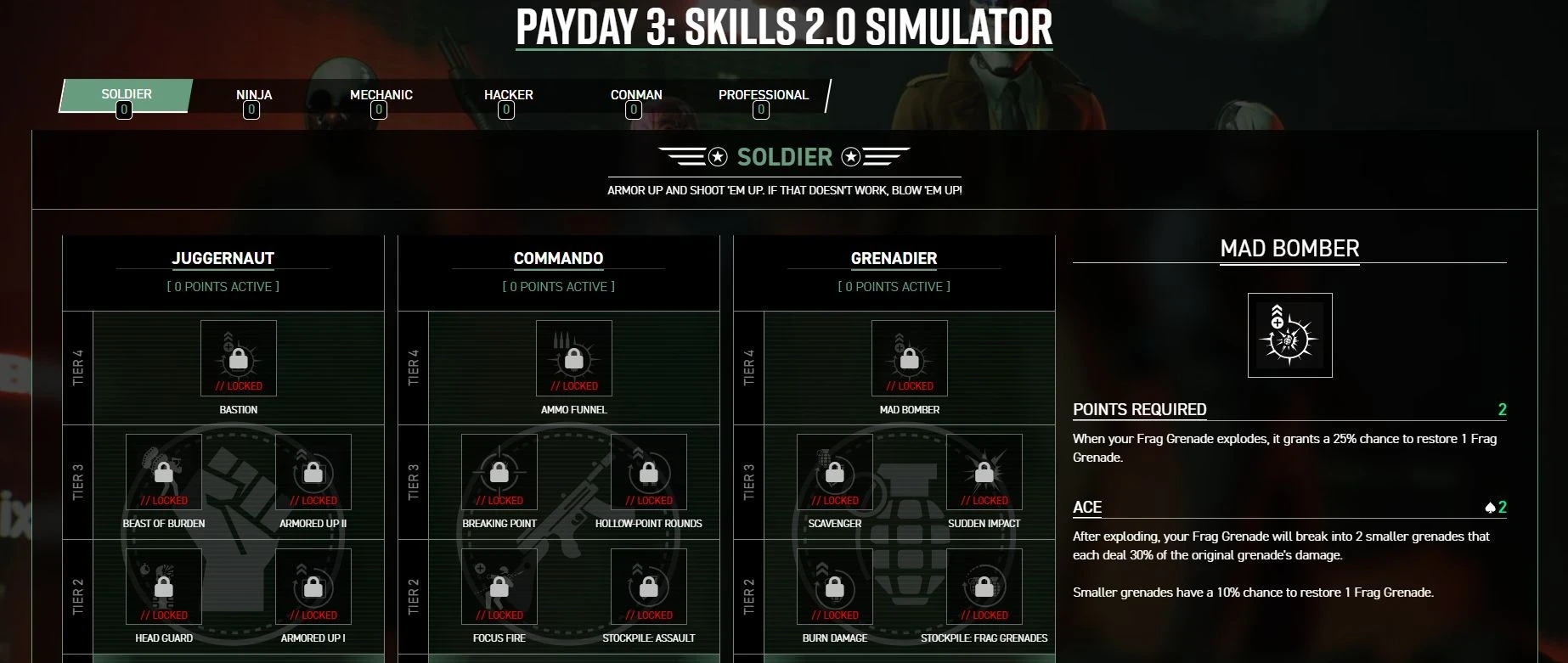Select the Soldier tab

[127, 96]
